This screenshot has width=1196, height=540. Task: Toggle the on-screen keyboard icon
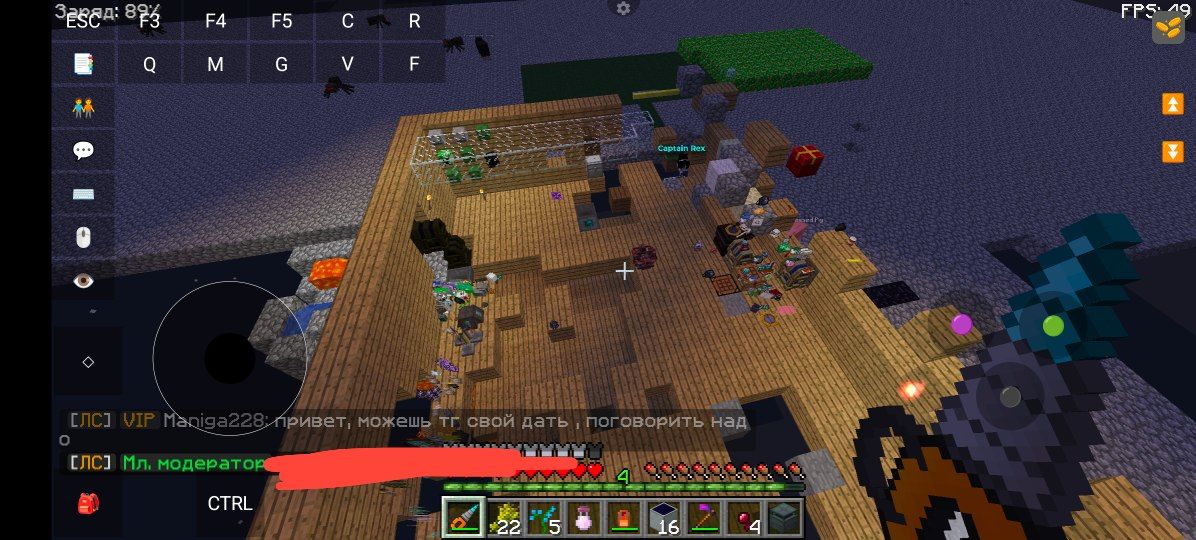(x=83, y=194)
